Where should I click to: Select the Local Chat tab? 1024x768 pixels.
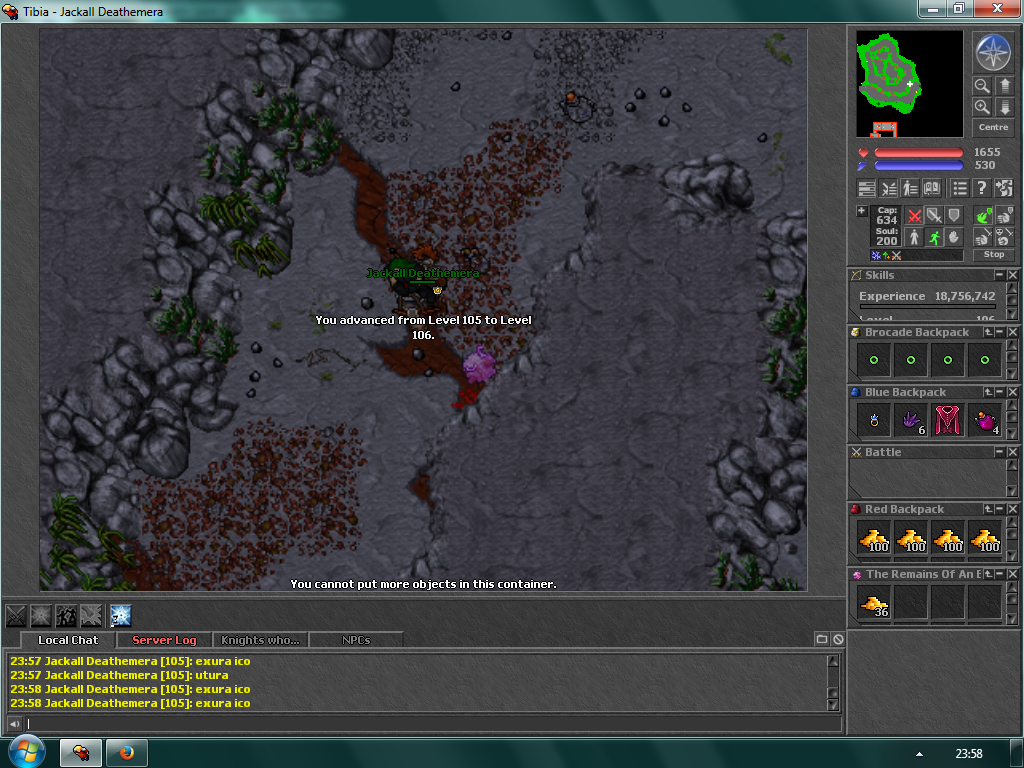click(x=68, y=640)
